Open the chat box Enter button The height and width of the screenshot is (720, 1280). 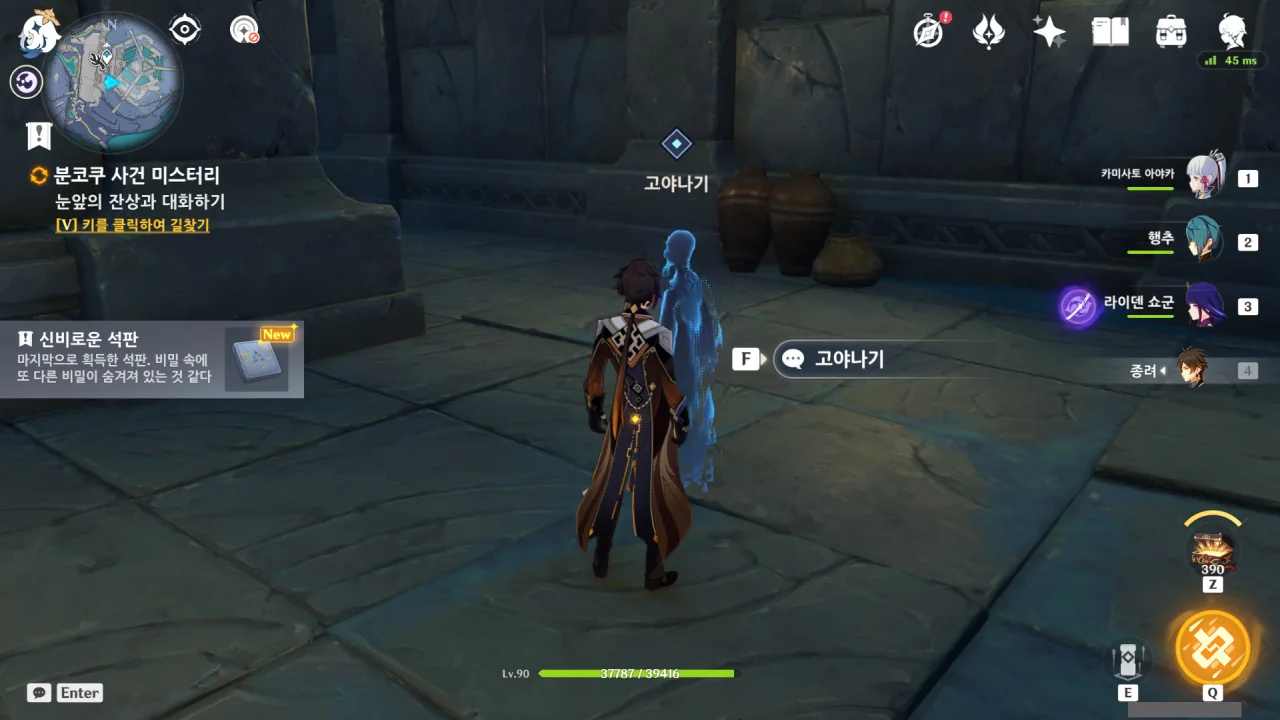[x=66, y=693]
